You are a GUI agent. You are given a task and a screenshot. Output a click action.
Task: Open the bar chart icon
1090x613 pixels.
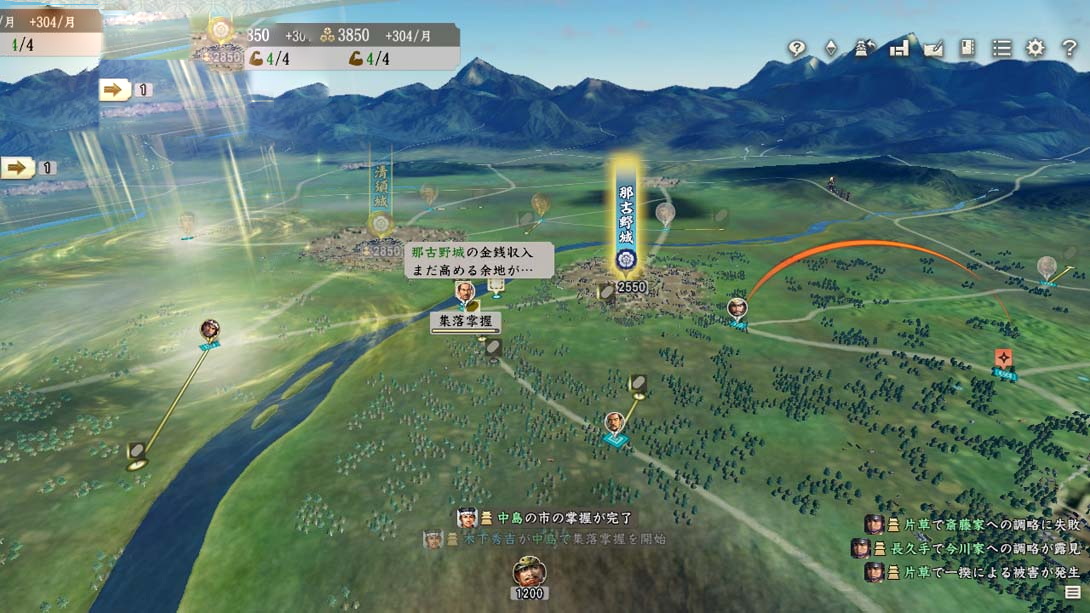click(x=899, y=49)
